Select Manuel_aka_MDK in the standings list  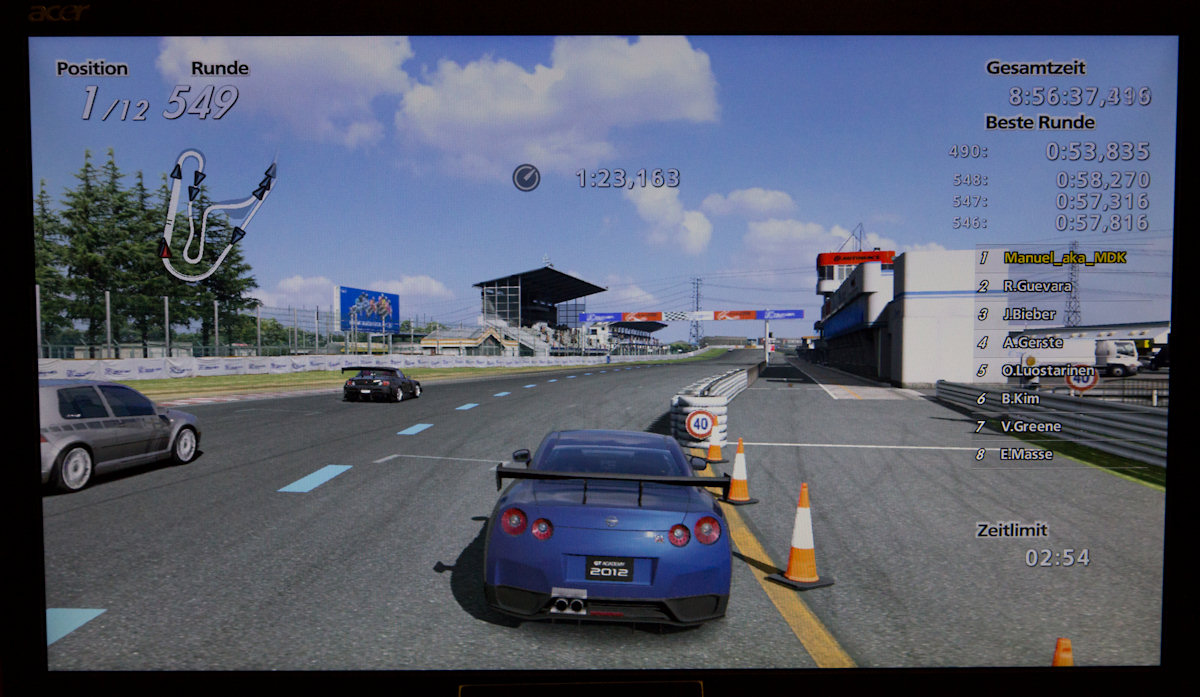(x=1064, y=258)
